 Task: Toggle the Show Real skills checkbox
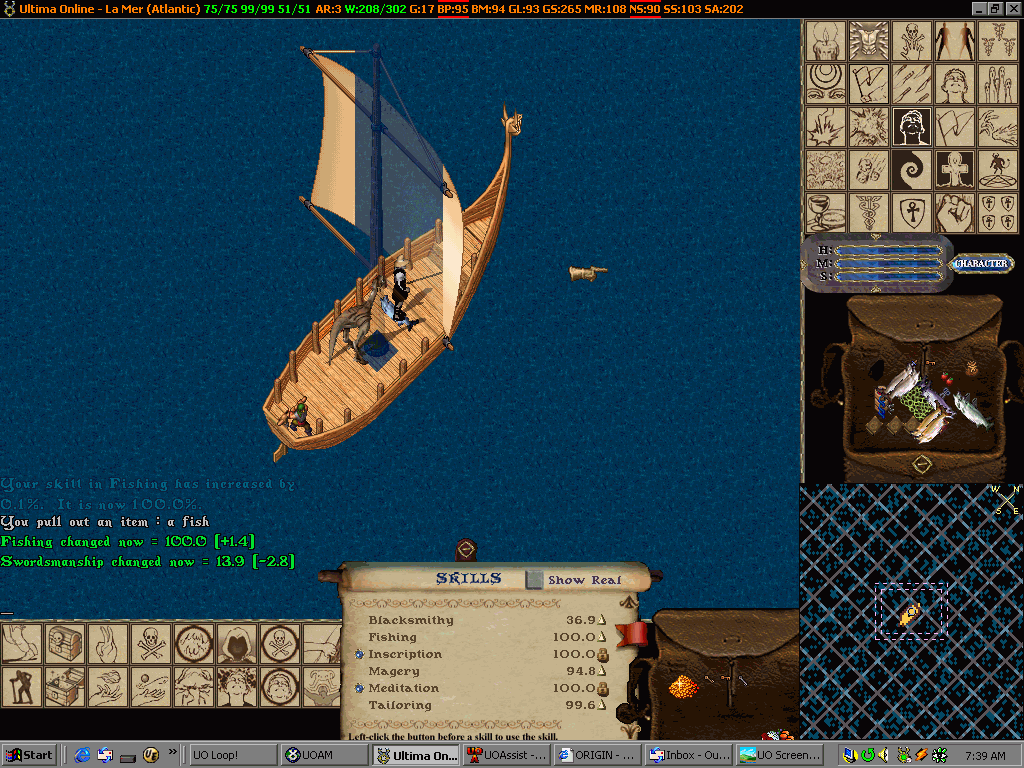[535, 580]
